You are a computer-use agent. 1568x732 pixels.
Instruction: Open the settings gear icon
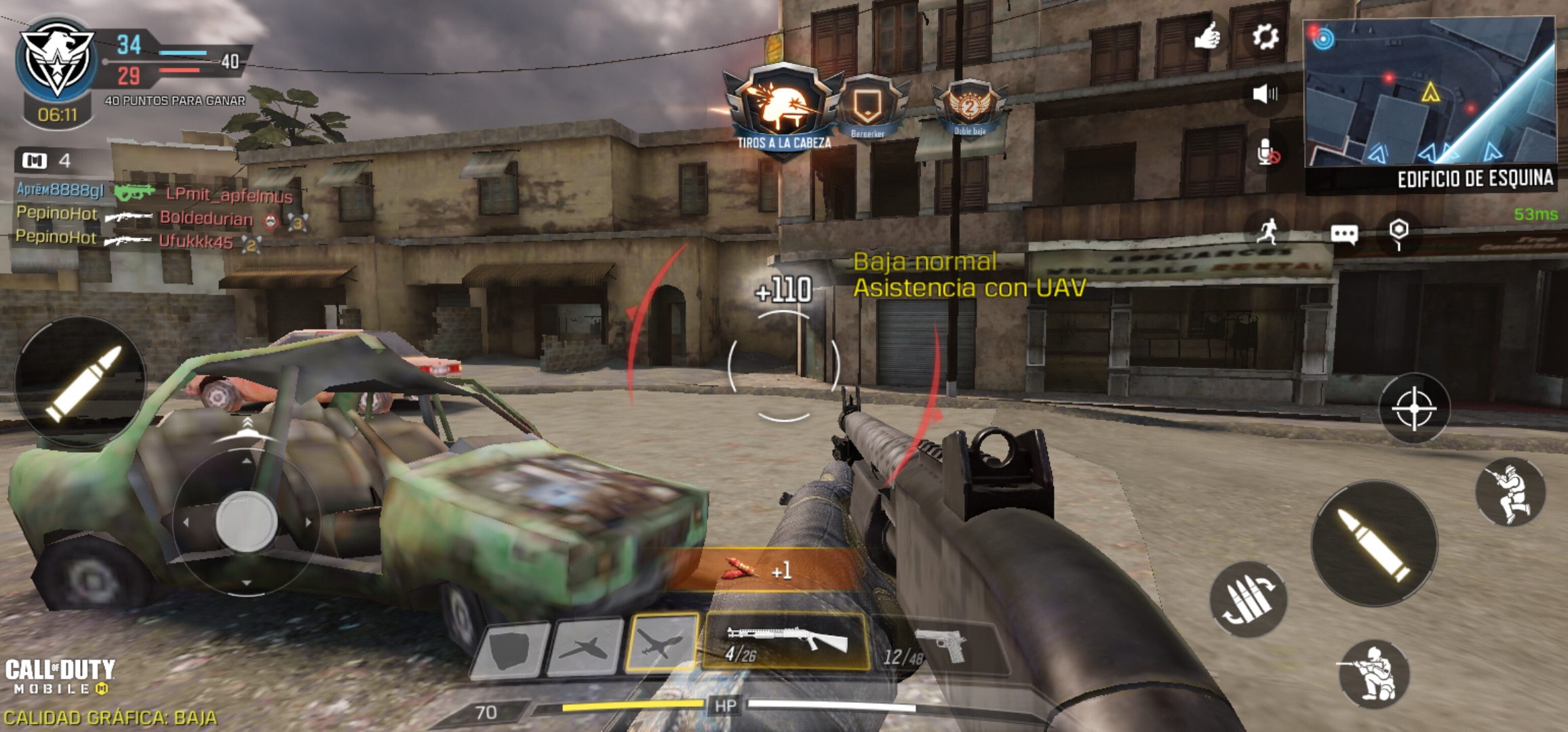(1265, 37)
